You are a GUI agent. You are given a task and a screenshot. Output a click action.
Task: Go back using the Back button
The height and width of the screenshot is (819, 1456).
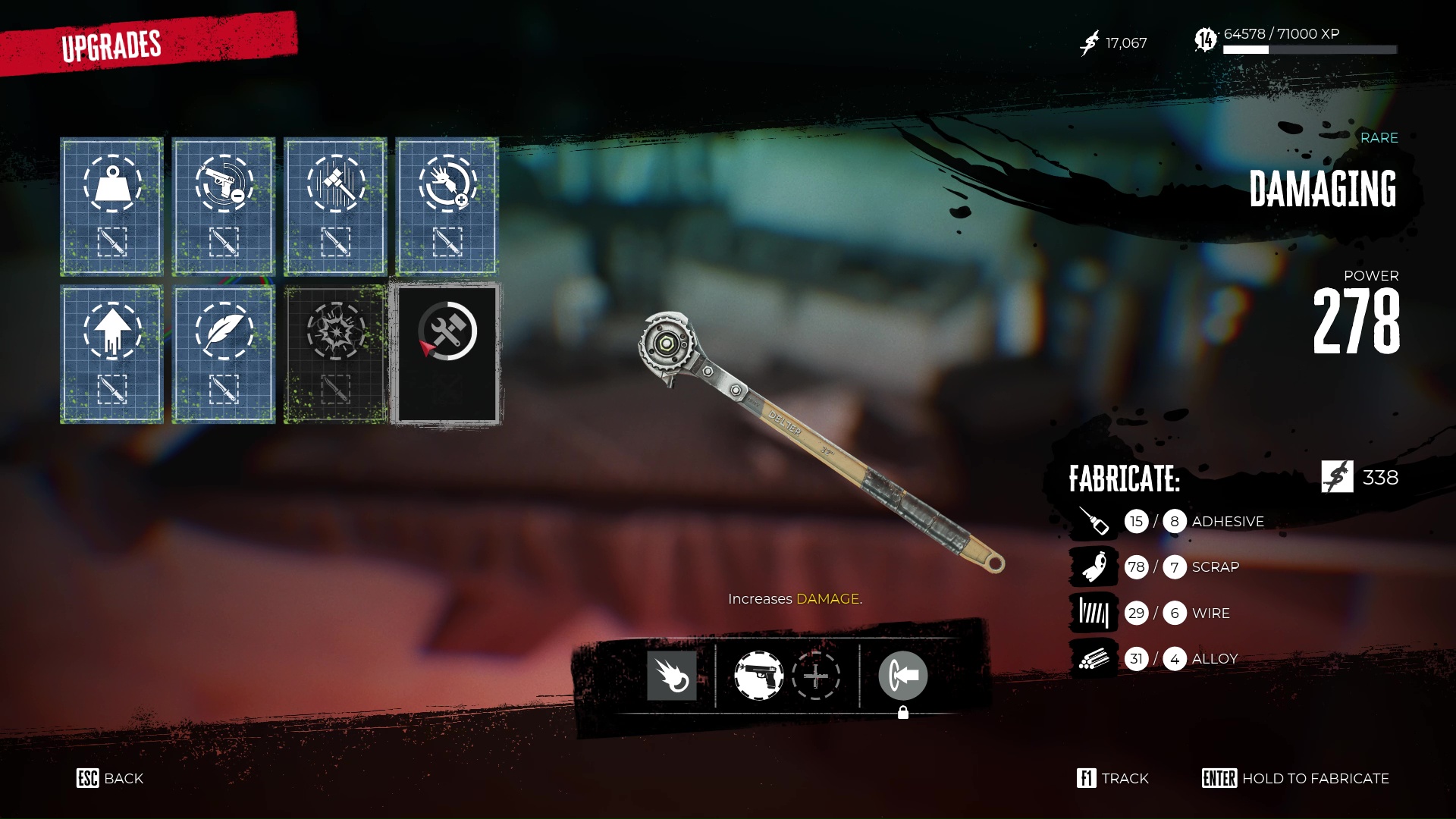[111, 779]
